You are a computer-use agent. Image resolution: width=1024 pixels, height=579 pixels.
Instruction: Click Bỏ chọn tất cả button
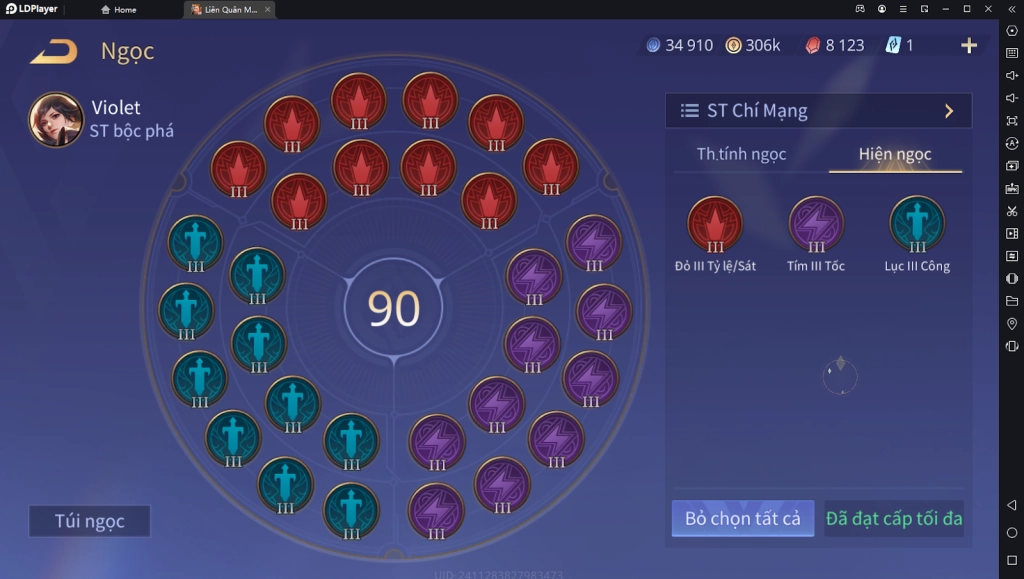[742, 519]
